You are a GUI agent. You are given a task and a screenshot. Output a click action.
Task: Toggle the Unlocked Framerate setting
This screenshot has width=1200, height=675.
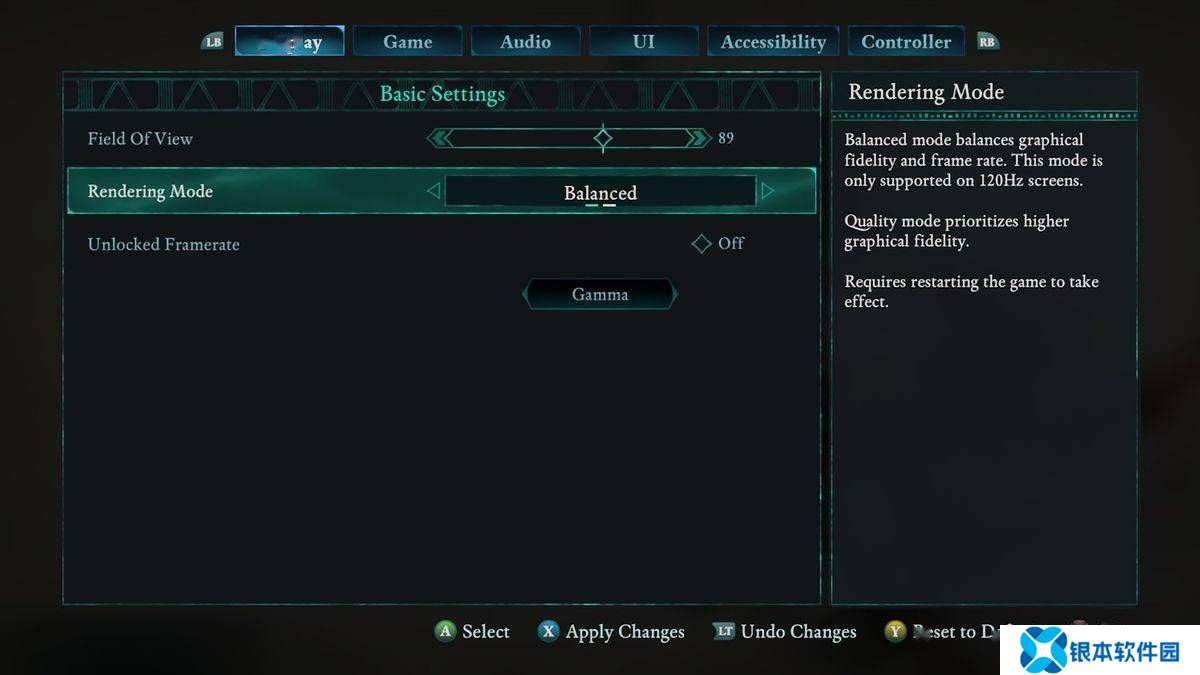coord(702,244)
